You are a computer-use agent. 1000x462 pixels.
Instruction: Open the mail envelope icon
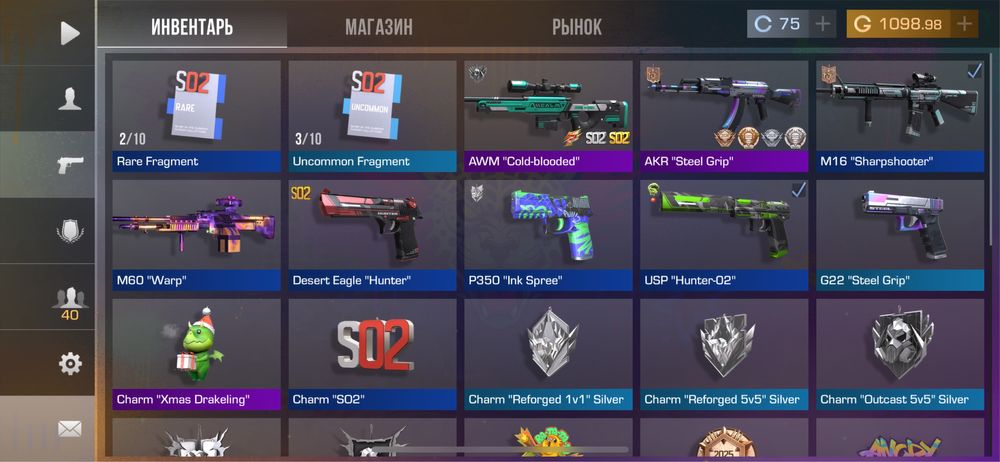(x=69, y=429)
